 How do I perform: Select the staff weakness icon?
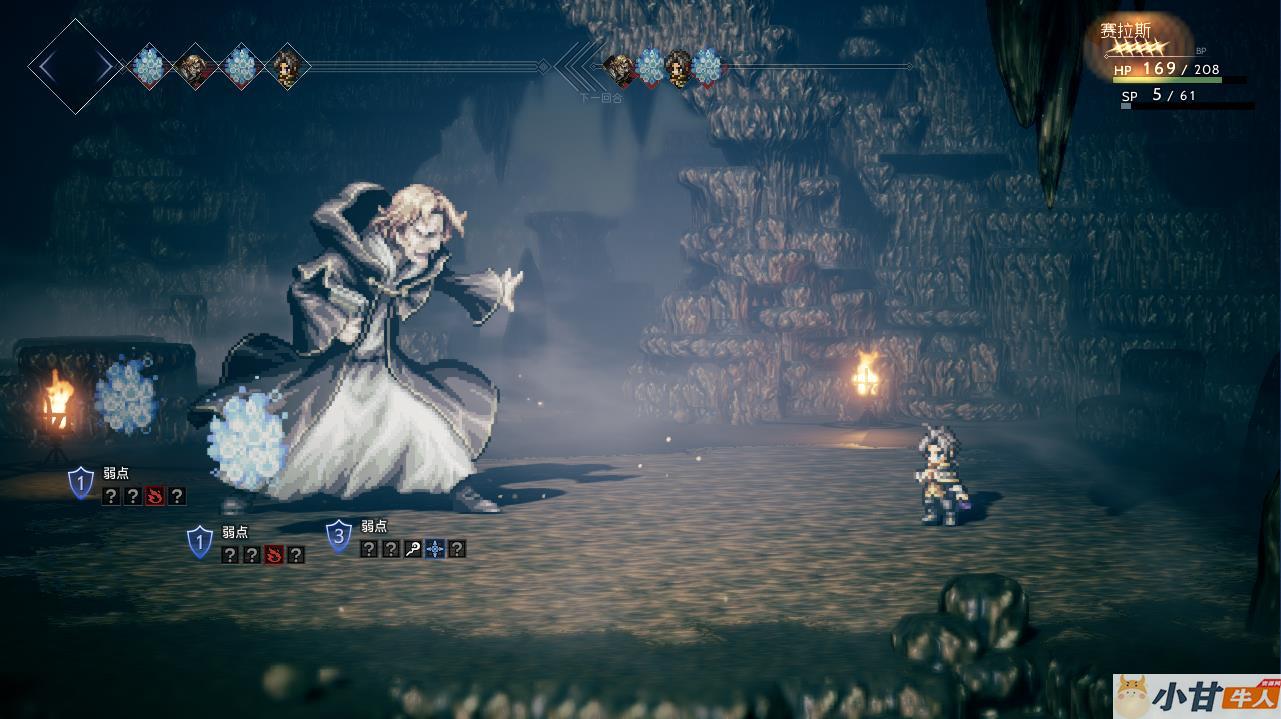click(413, 548)
